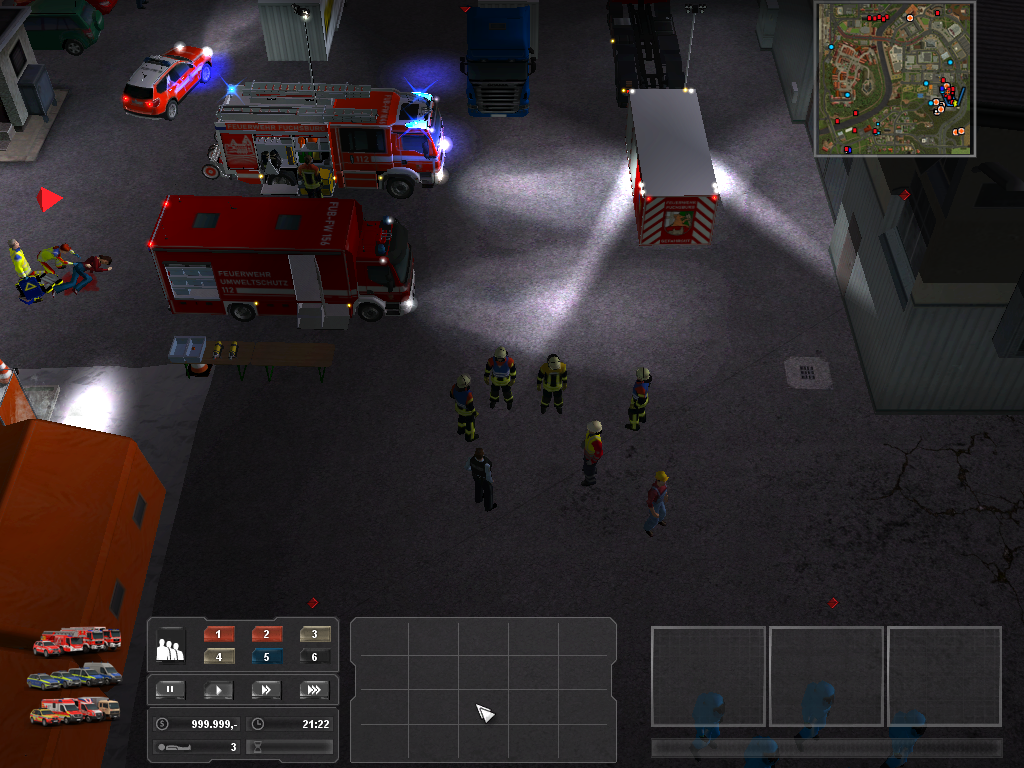The height and width of the screenshot is (768, 1024).
Task: Select unit group 6
Action: click(315, 657)
